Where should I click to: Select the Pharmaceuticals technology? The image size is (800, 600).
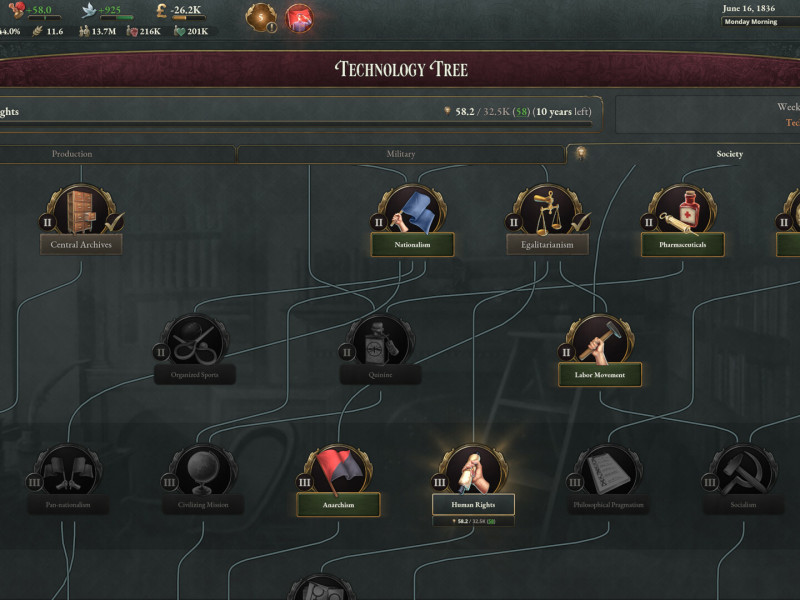point(682,244)
